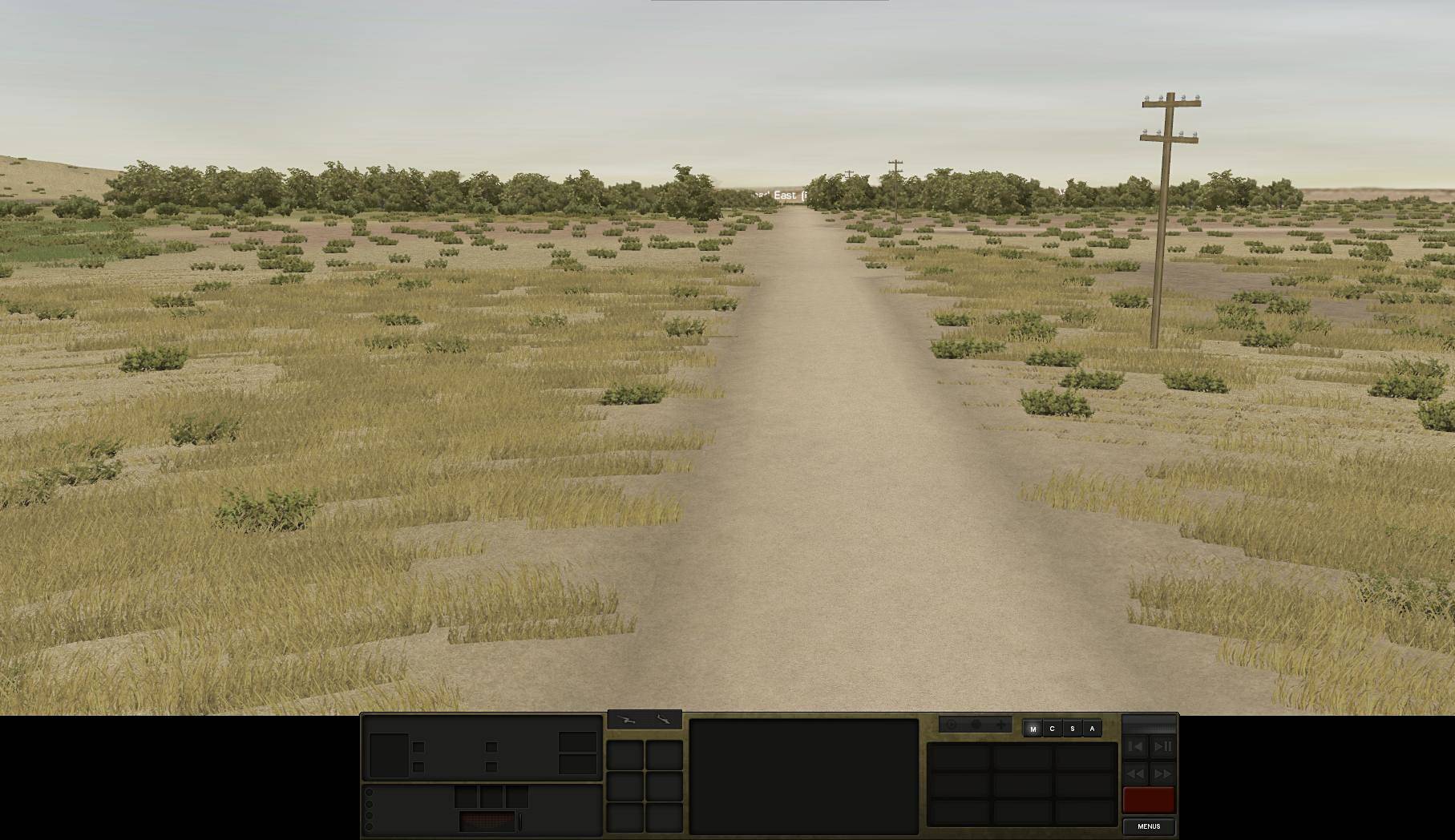The image size is (1455, 840).
Task: Click the play/pause playback icon
Action: tap(1162, 746)
